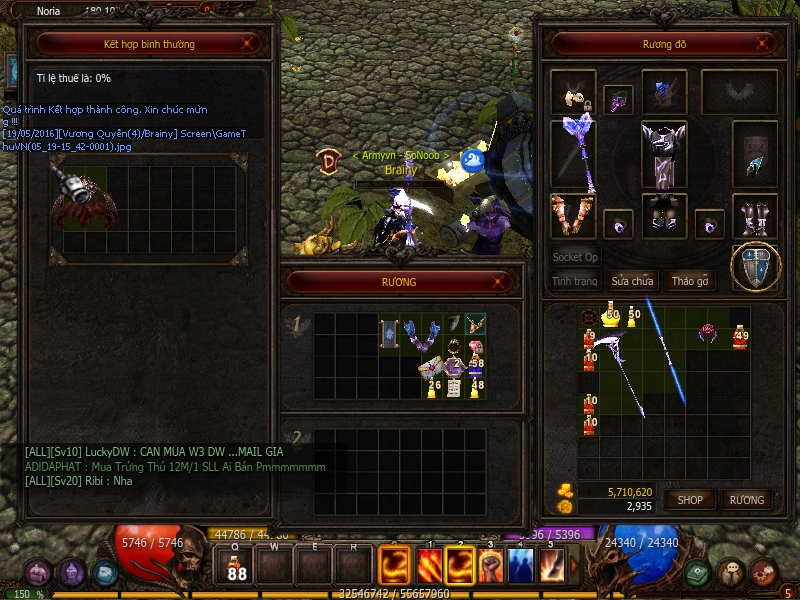Screen dimensions: 800x600
Task: Click the Tình trạng button
Action: click(575, 281)
